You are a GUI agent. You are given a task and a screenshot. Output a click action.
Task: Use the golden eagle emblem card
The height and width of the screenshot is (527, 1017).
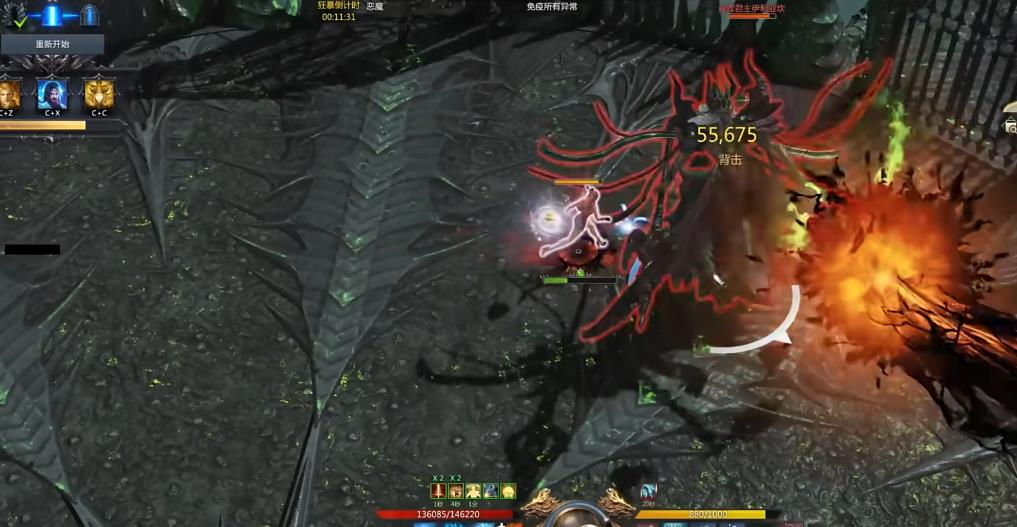pyautogui.click(x=99, y=94)
